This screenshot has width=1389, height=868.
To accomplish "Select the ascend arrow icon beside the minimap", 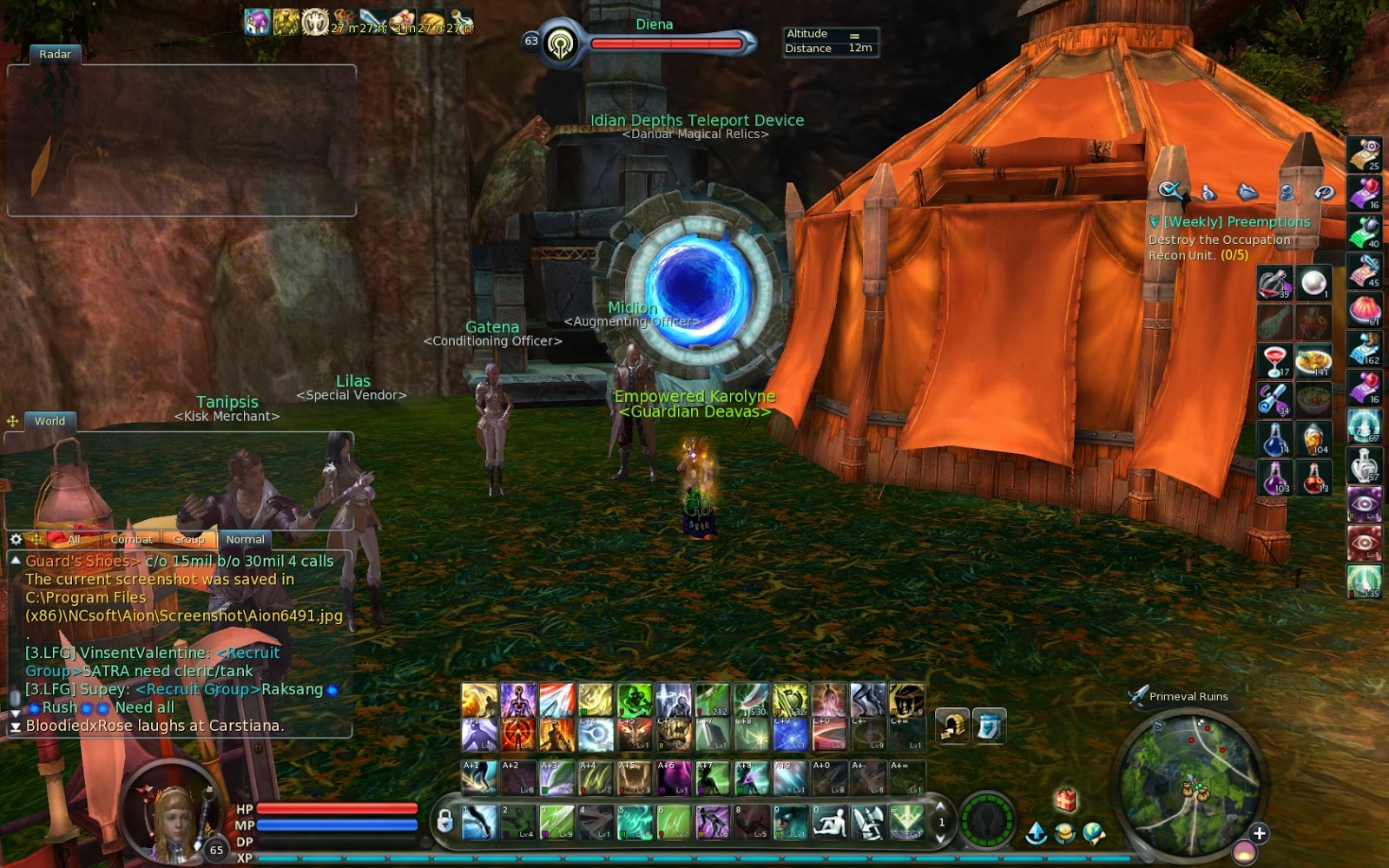I will [x=1036, y=832].
